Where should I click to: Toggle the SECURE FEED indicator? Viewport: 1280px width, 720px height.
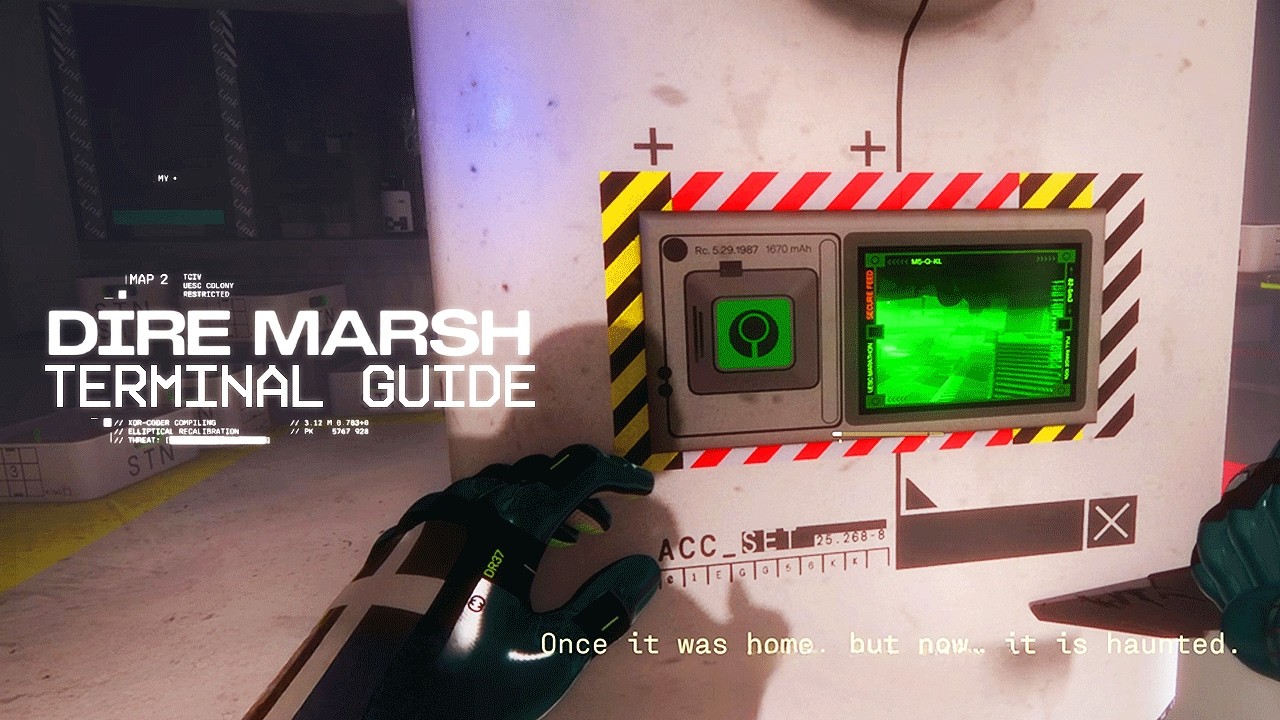(x=868, y=293)
